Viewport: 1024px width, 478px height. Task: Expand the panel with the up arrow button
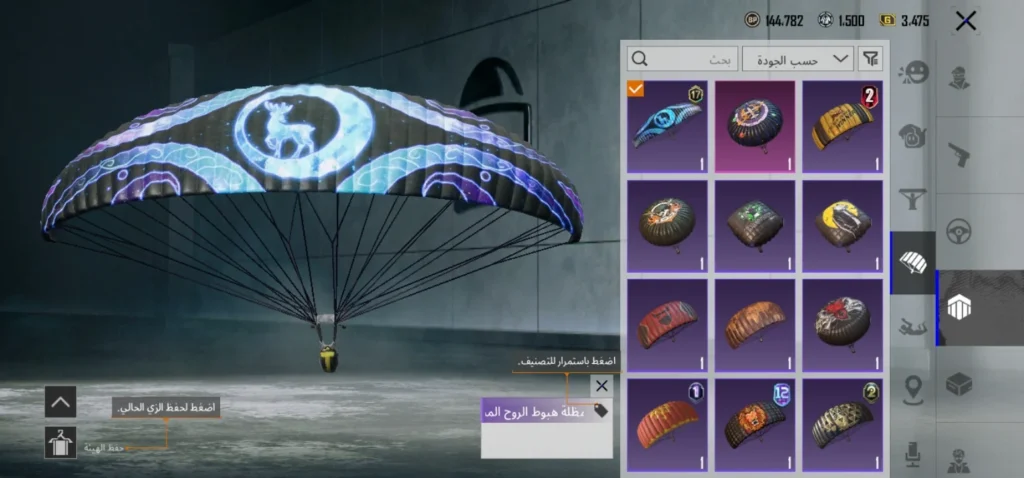click(x=60, y=402)
